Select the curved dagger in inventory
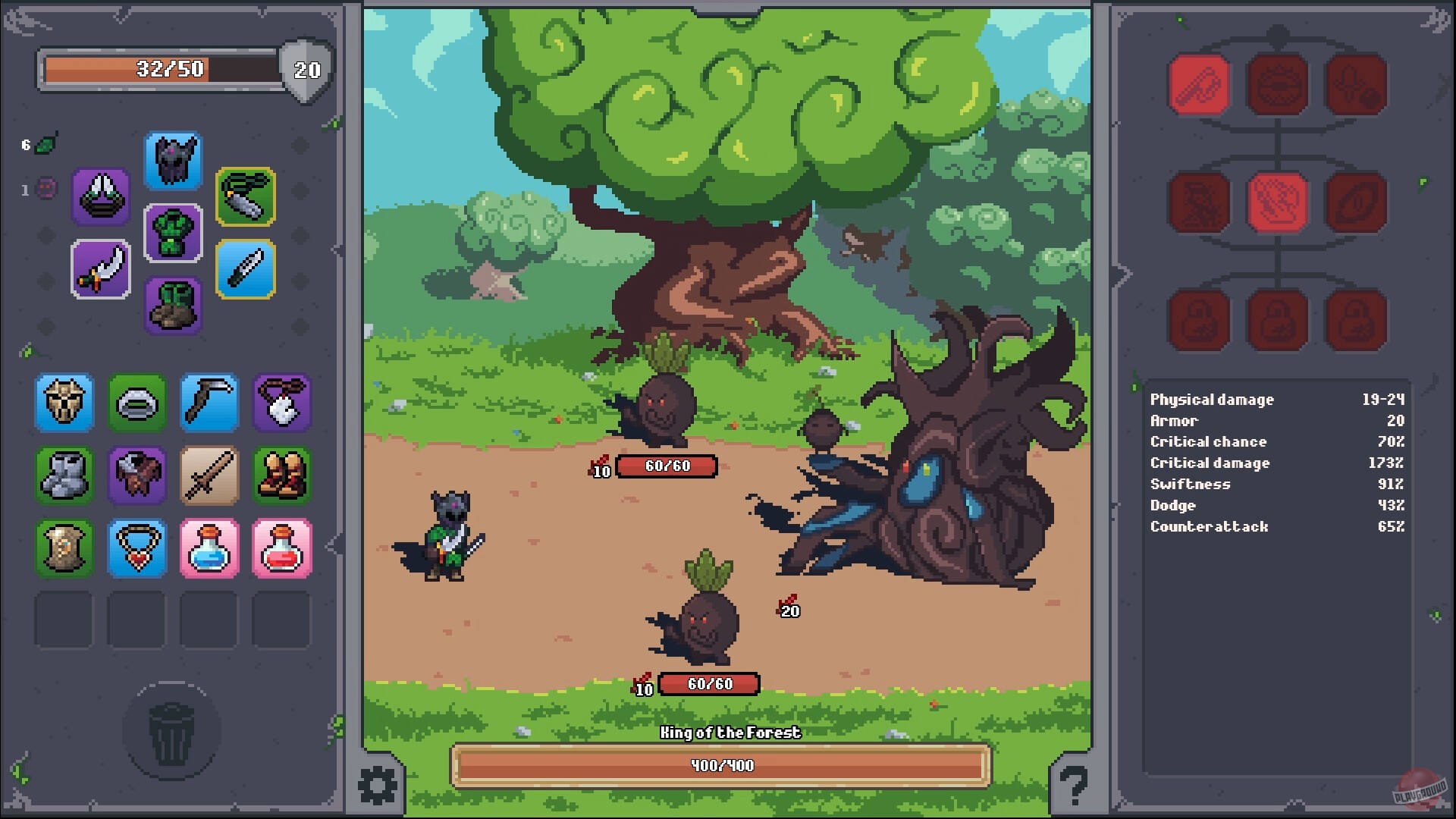 100,268
